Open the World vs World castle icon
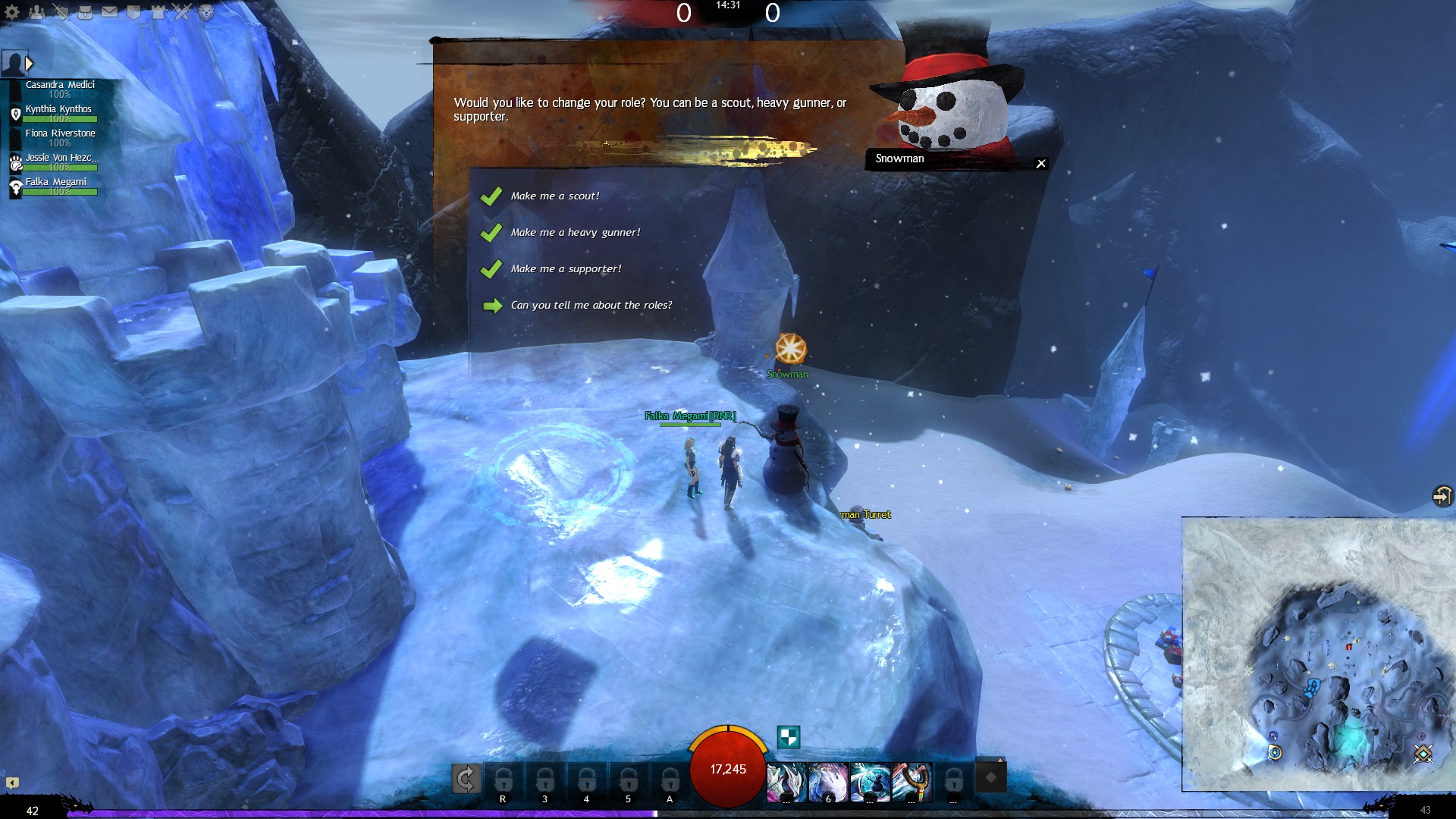 pos(158,11)
